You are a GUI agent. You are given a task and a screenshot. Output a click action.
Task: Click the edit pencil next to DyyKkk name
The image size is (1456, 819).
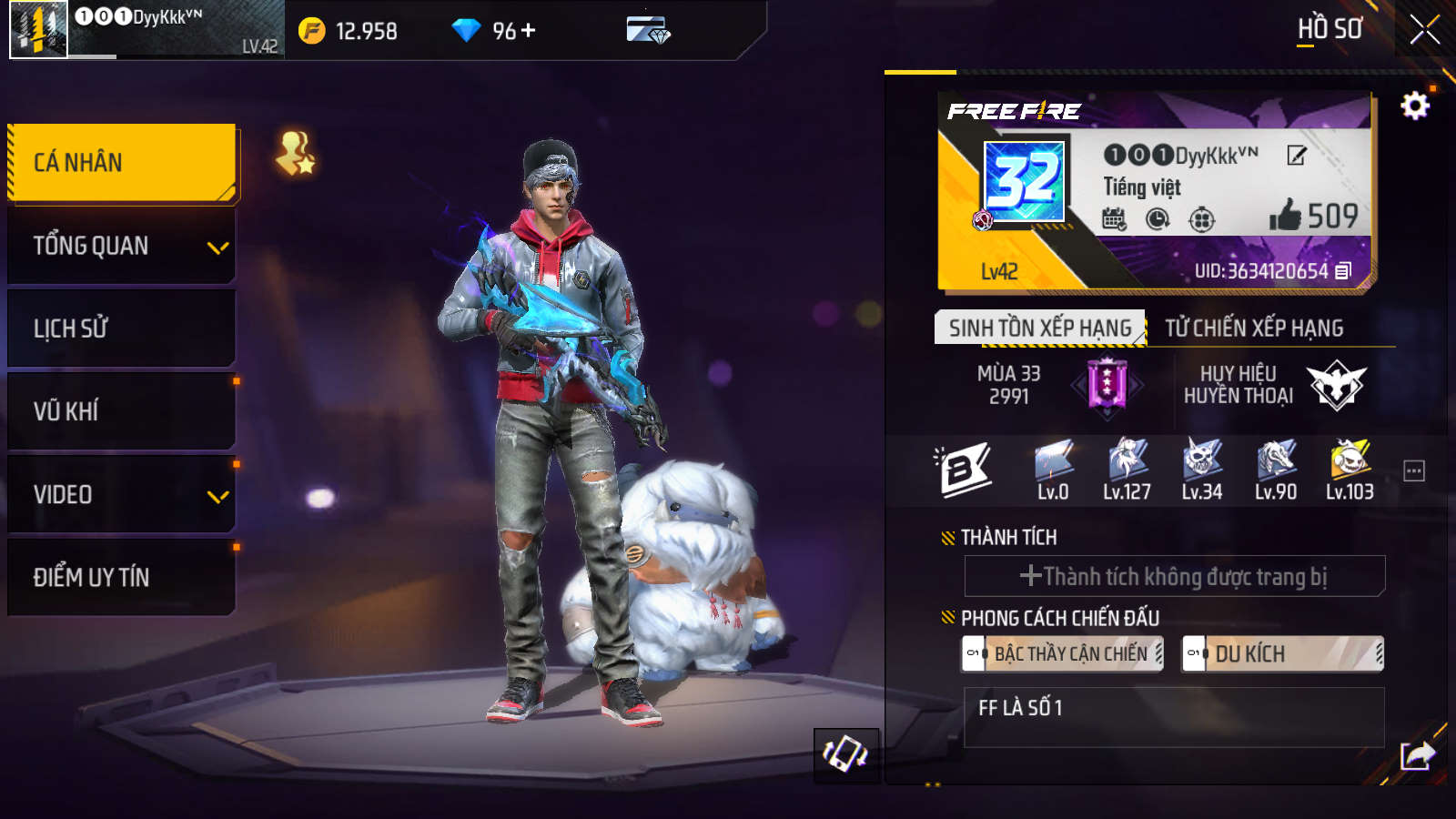[x=1295, y=157]
